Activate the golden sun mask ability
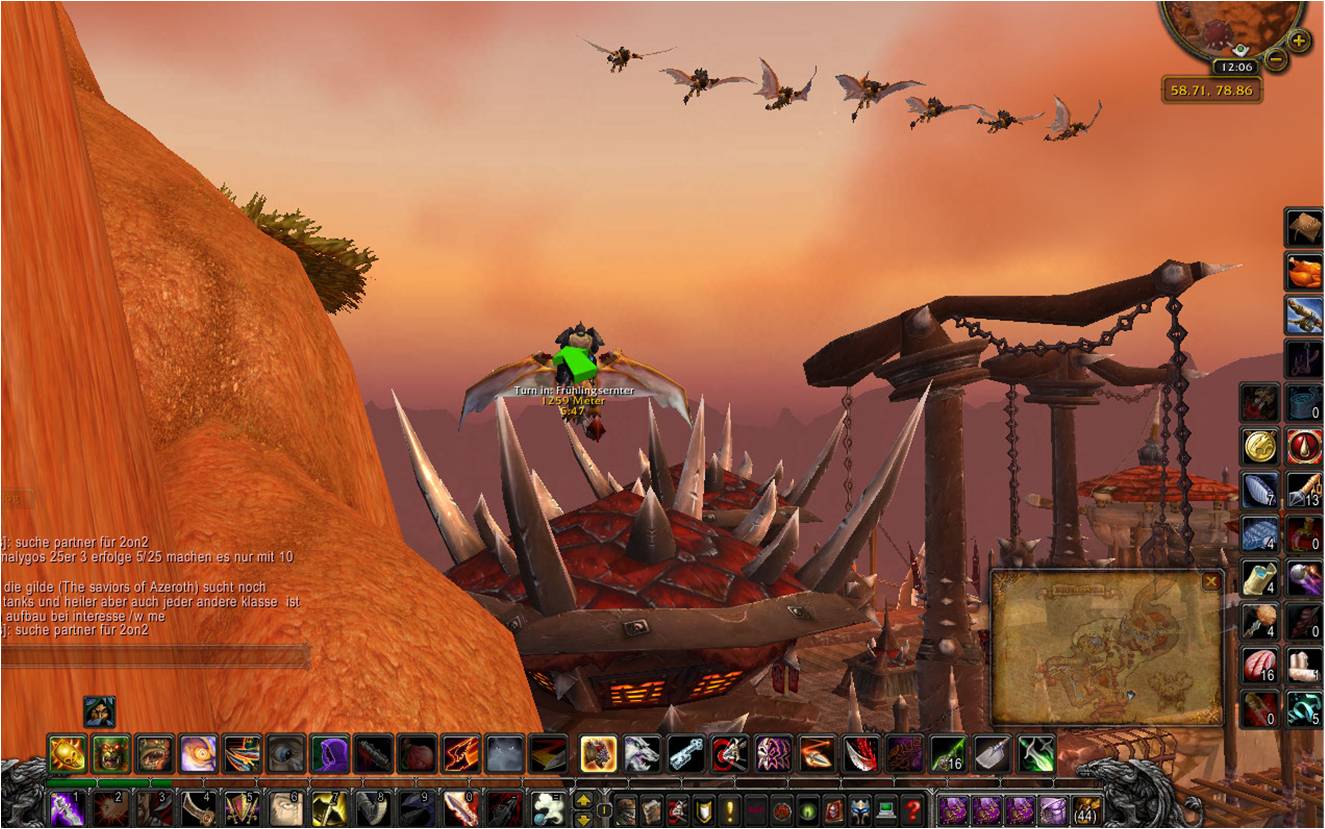Viewport: 1325px width, 829px height. (67, 754)
